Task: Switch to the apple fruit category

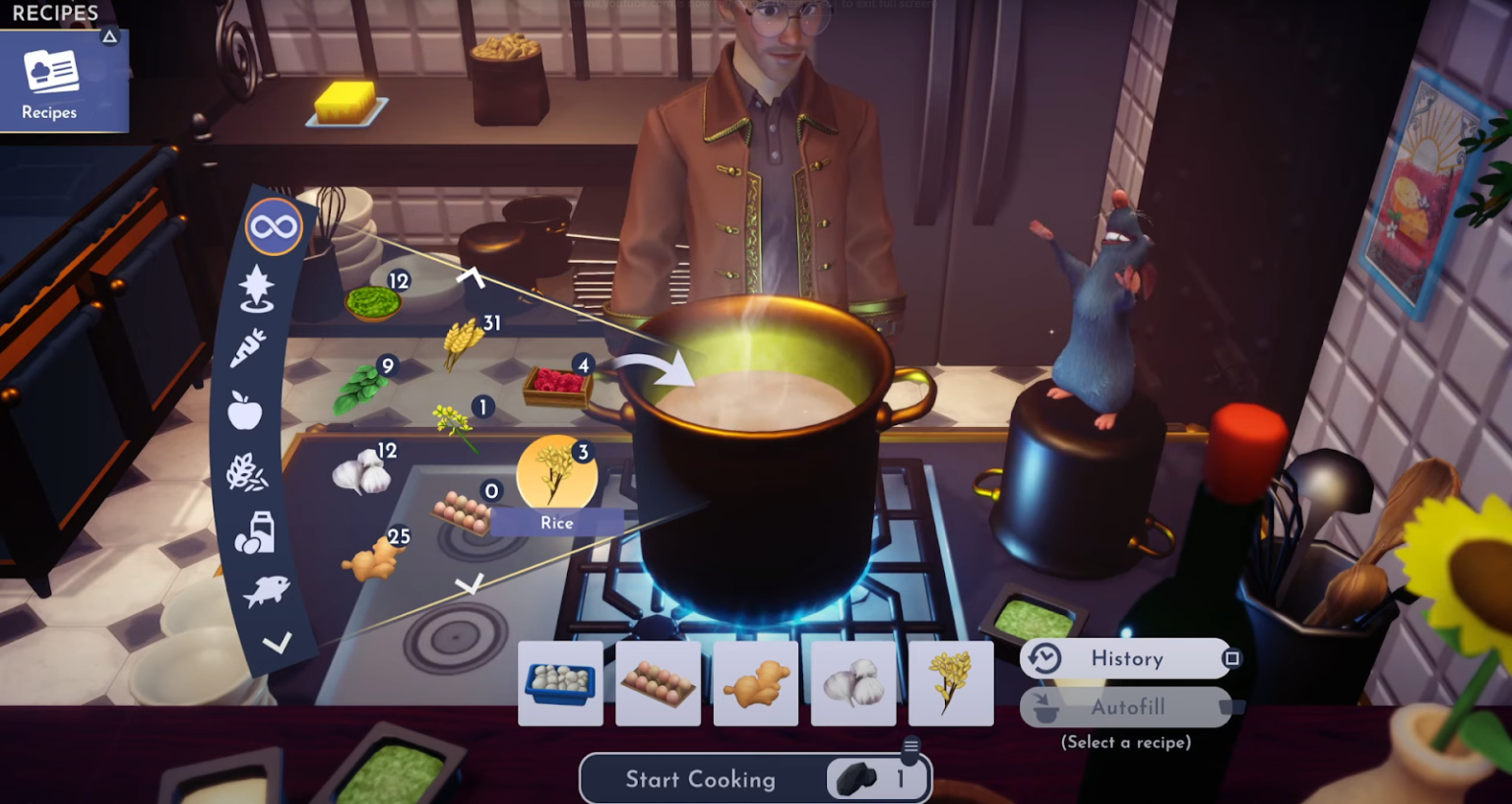Action: tap(245, 409)
